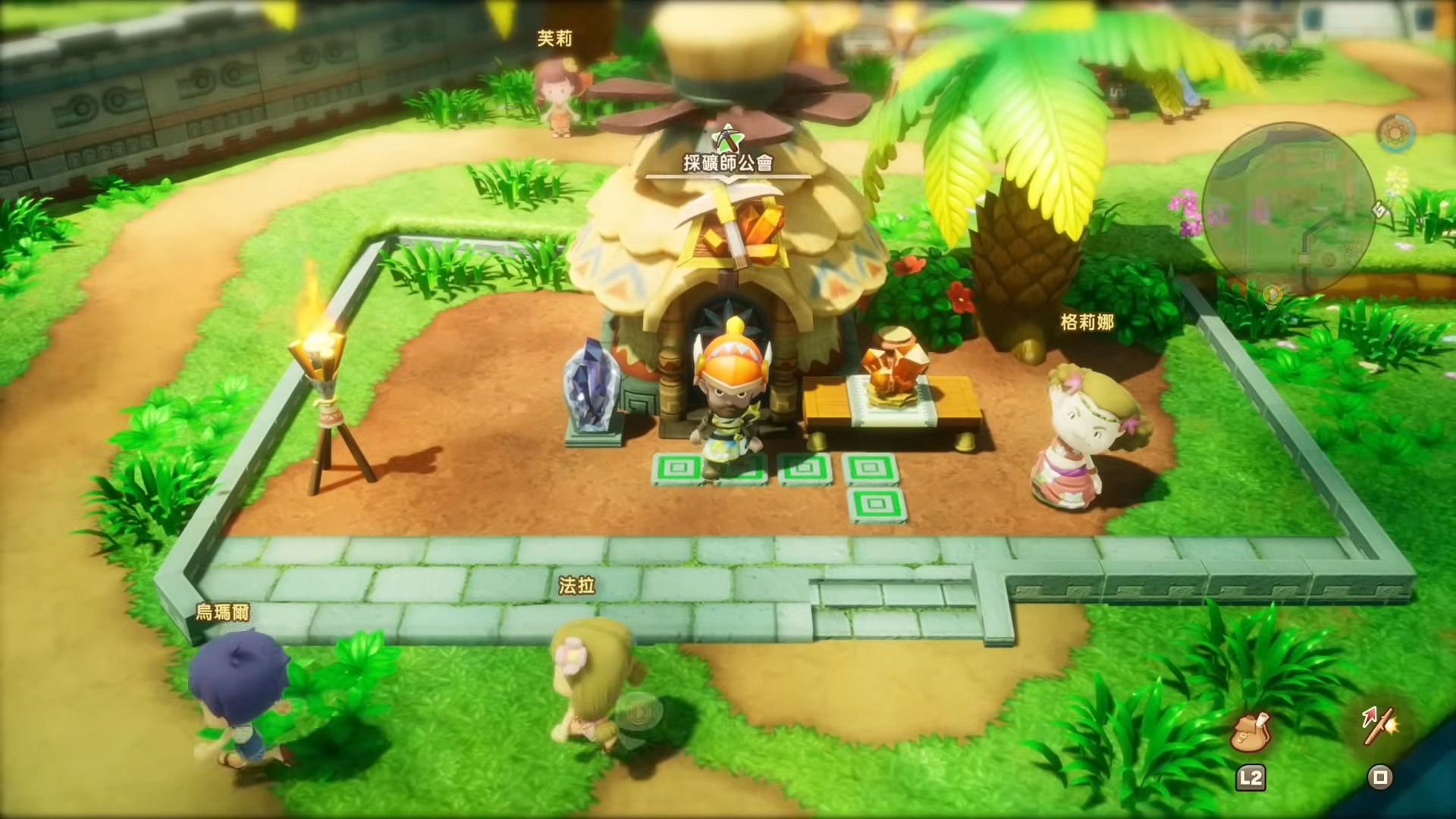Open the bag with scroll icon
The image size is (1456, 819).
coord(1249,733)
